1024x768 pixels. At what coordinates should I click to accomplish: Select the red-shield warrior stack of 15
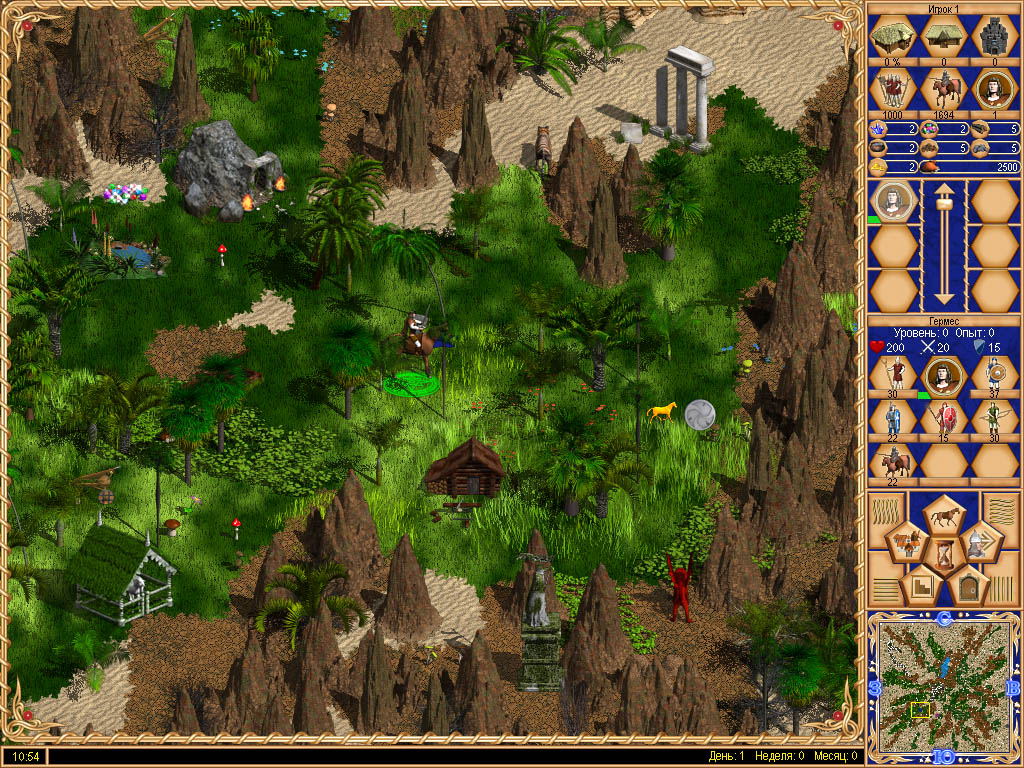(942, 416)
